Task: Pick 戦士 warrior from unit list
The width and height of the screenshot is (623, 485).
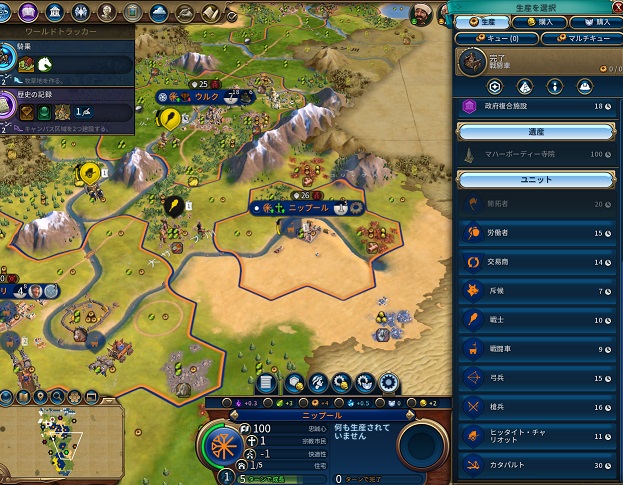Action: click(x=540, y=320)
